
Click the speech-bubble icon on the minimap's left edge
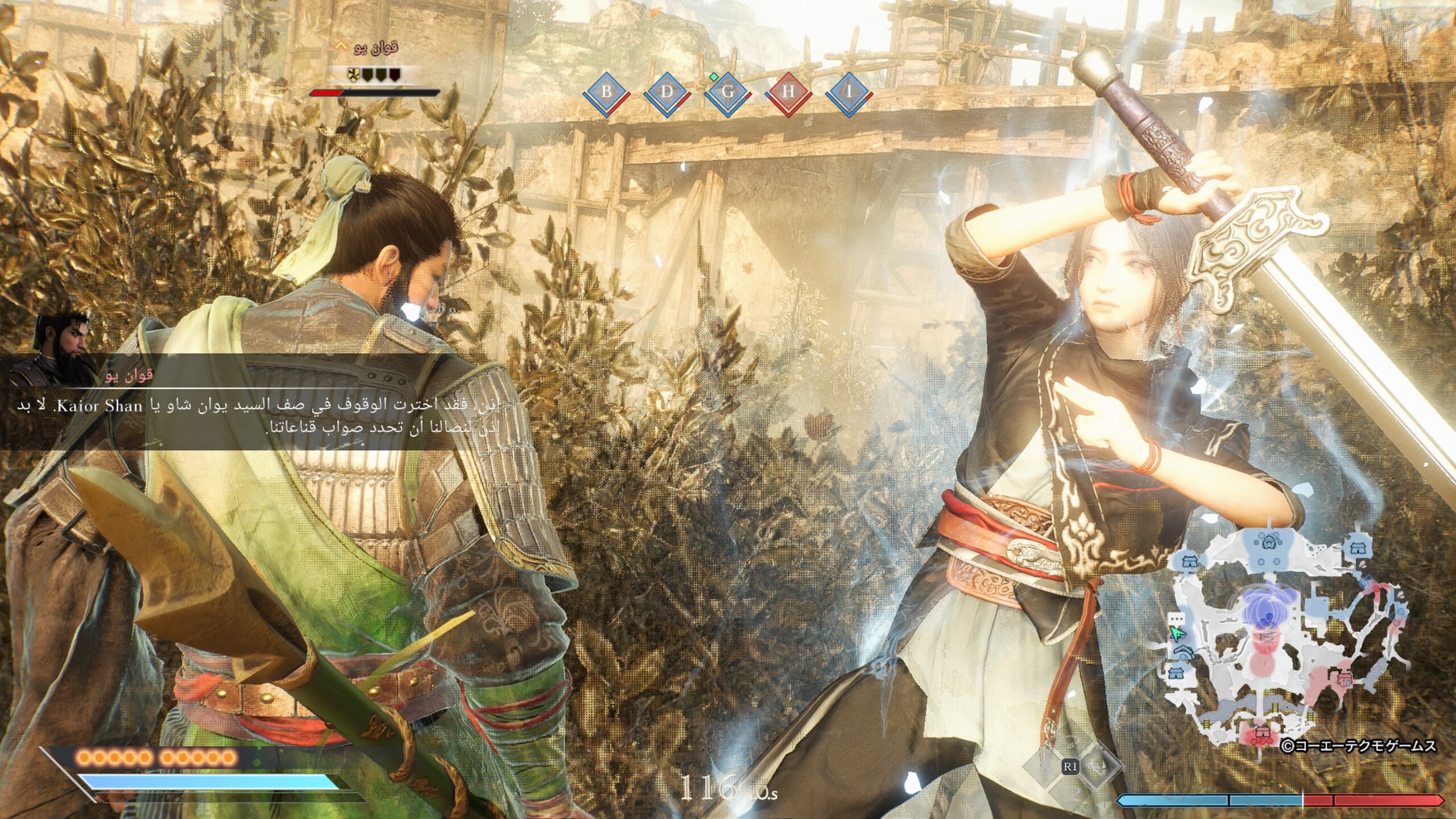(x=1176, y=619)
